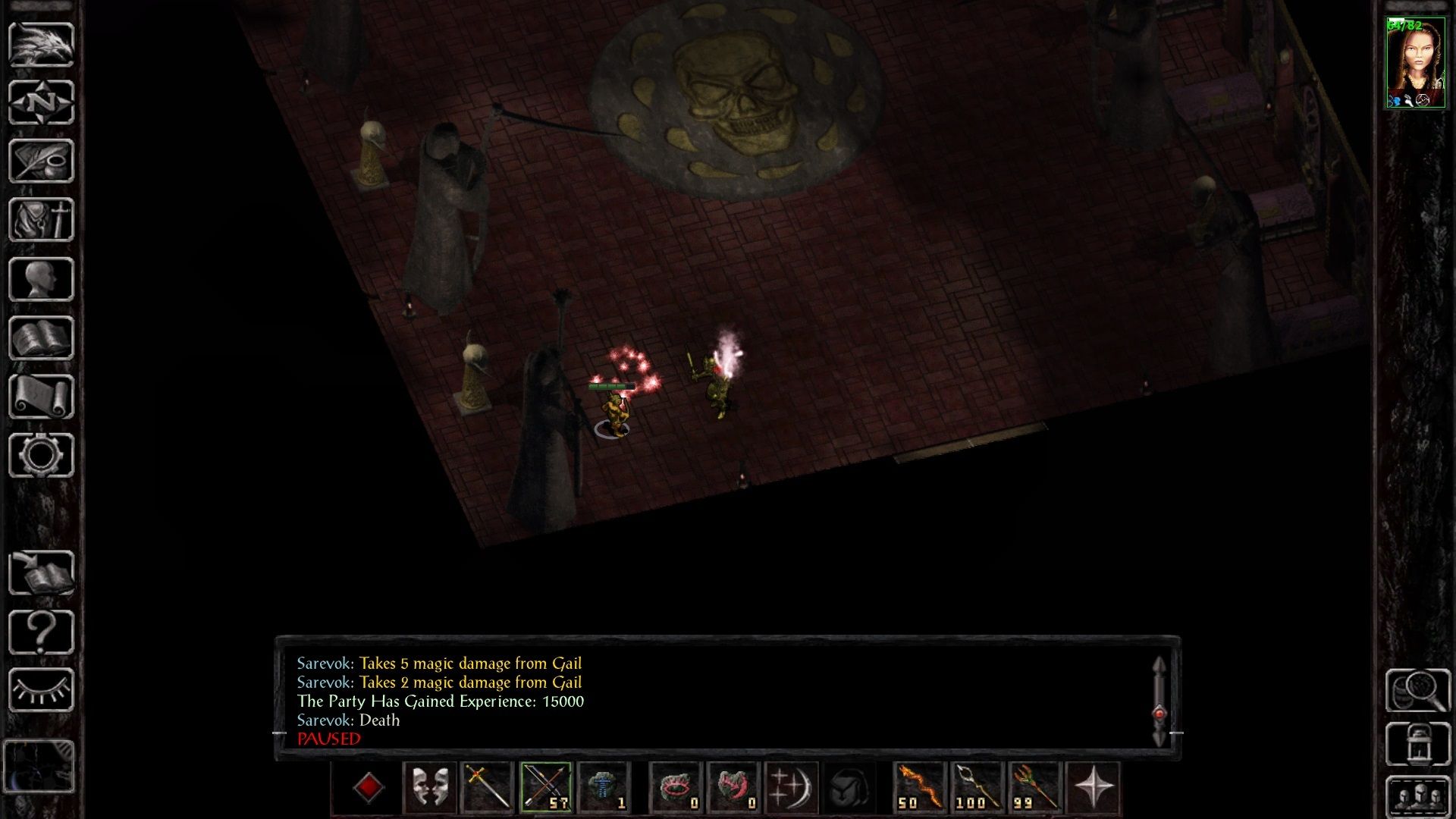
Task: Open the journal with the quill button
Action: point(41,161)
